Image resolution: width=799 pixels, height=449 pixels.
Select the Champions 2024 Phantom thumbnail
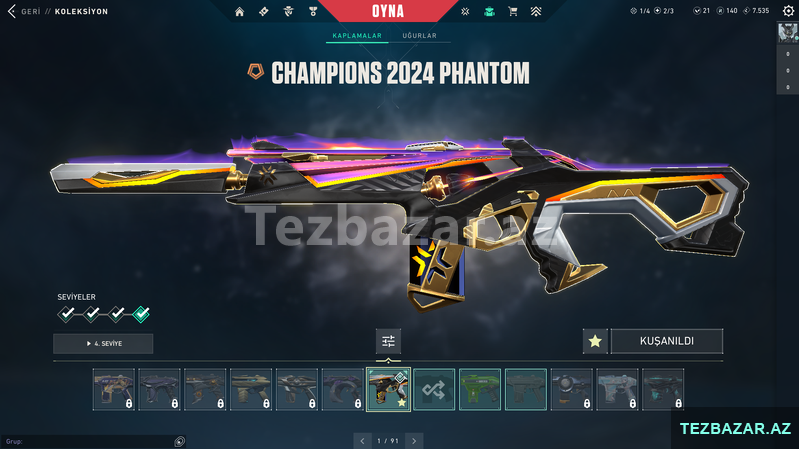pos(388,389)
